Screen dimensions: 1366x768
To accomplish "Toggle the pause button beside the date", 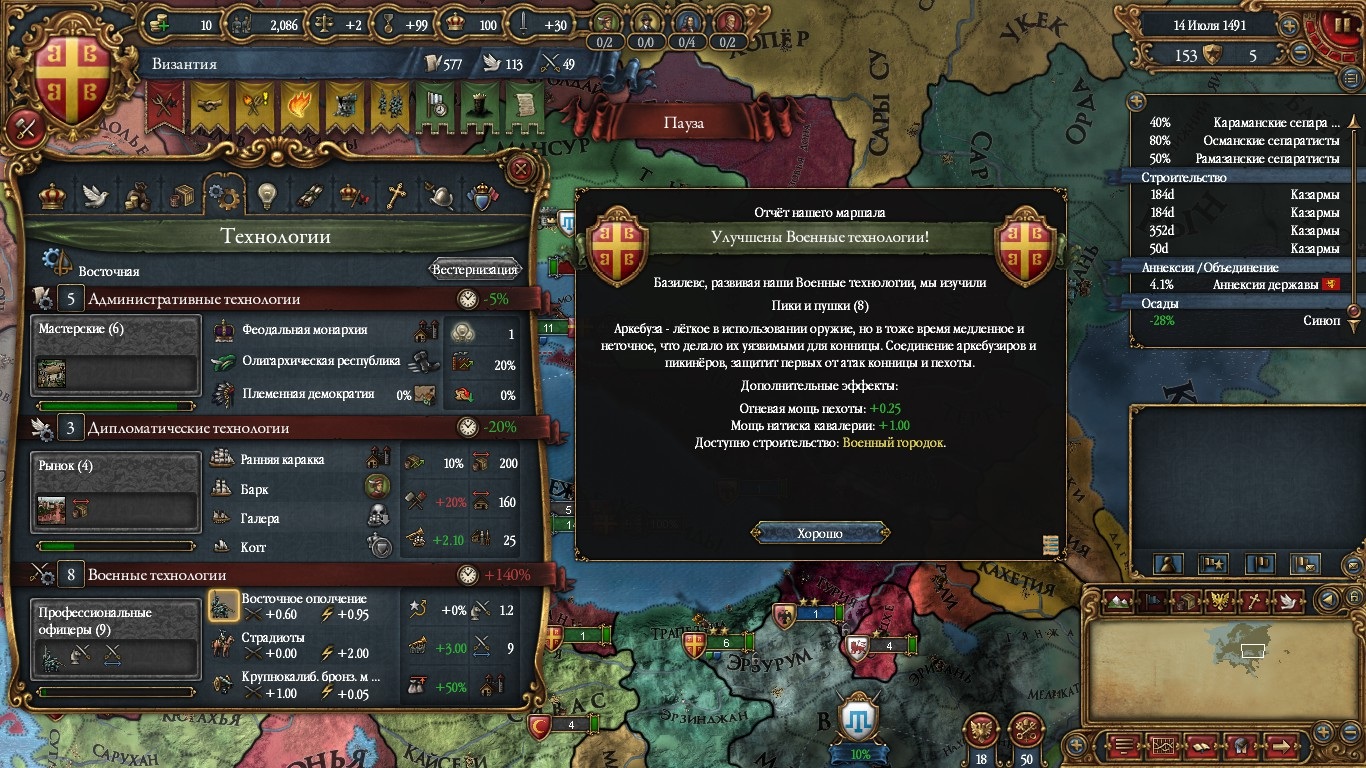I will click(1332, 25).
